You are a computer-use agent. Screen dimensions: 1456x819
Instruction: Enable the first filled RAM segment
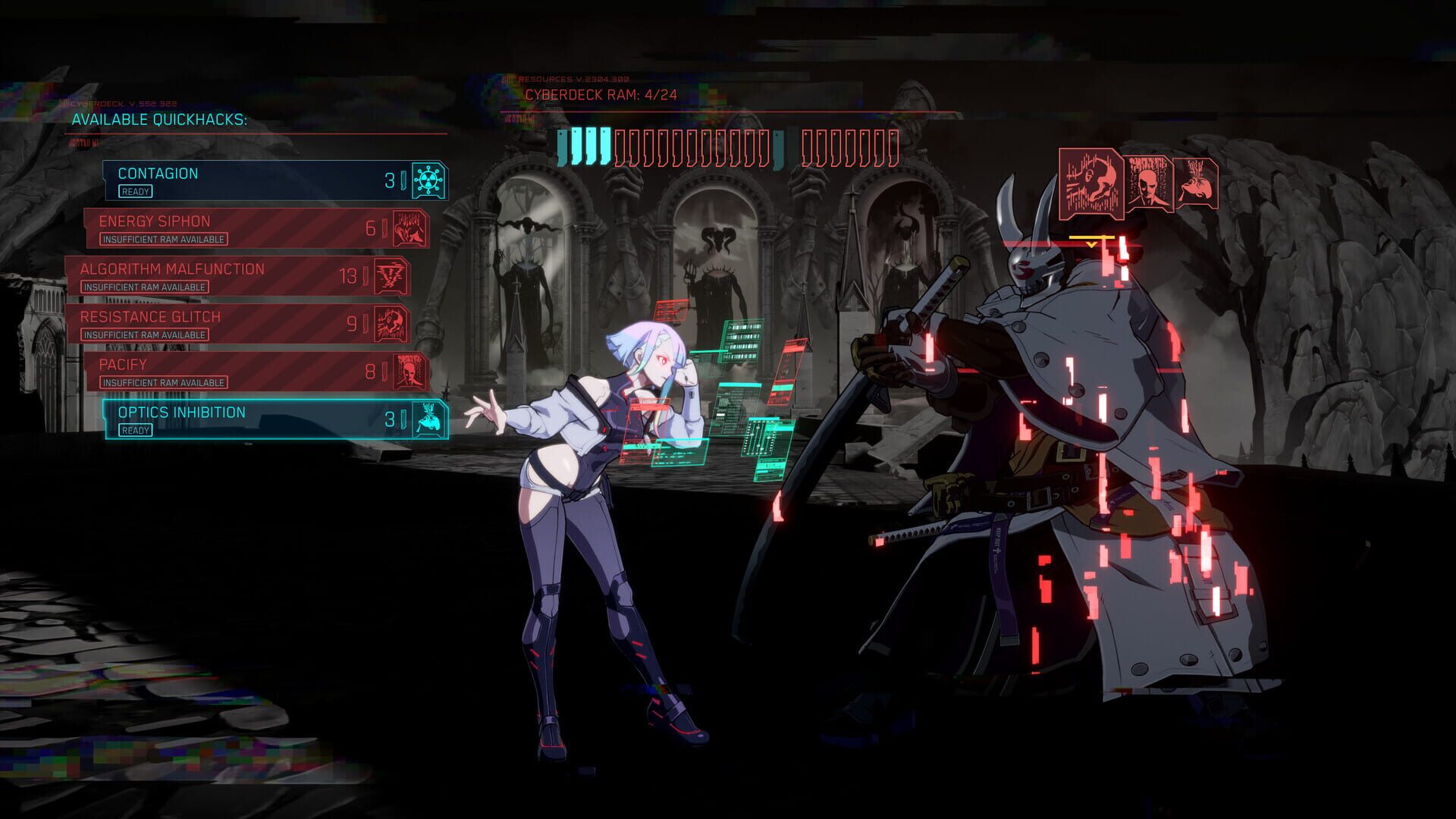click(562, 142)
